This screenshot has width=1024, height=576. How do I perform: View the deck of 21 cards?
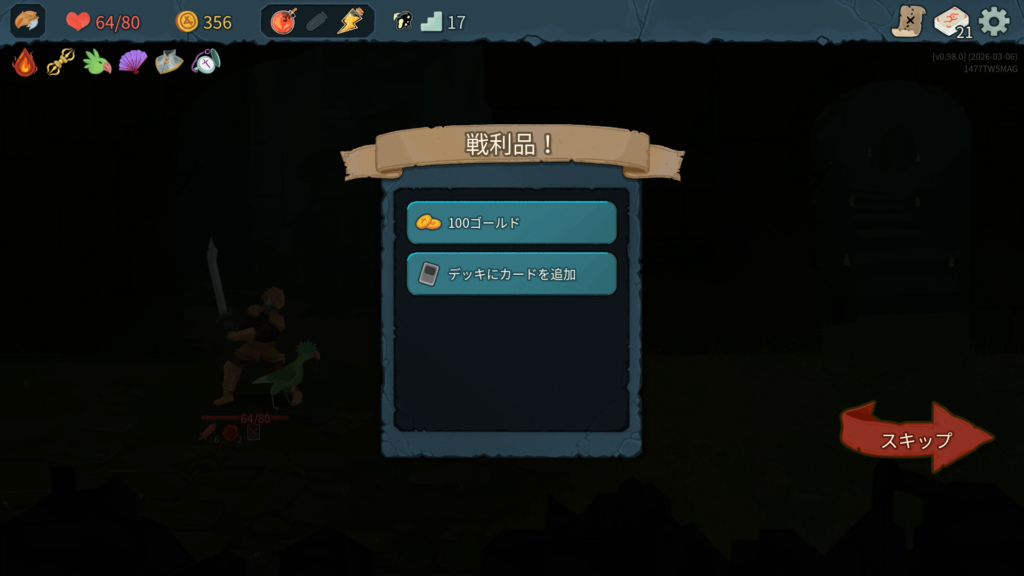(x=951, y=21)
